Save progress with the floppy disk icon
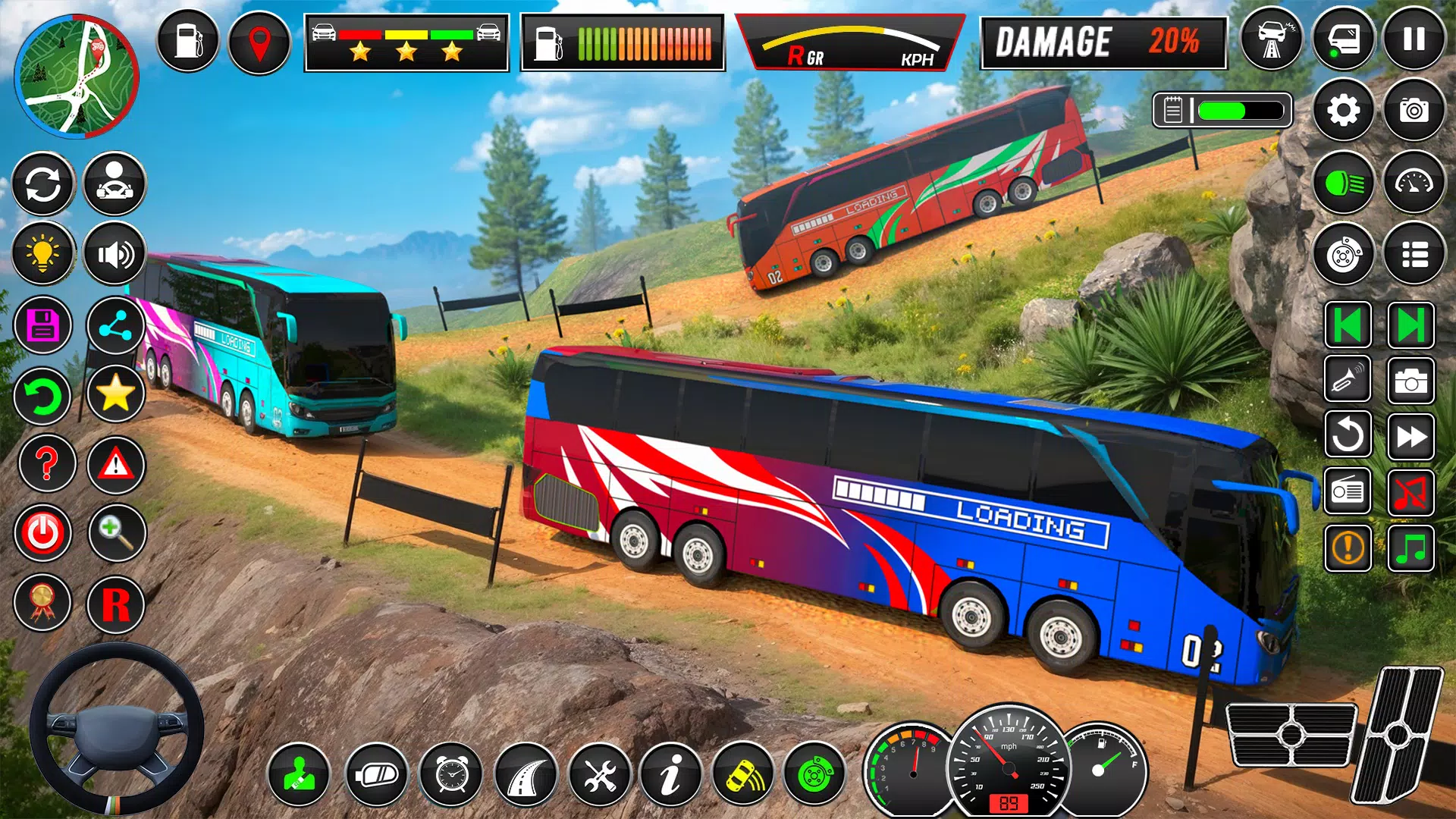The width and height of the screenshot is (1456, 819). pyautogui.click(x=43, y=325)
